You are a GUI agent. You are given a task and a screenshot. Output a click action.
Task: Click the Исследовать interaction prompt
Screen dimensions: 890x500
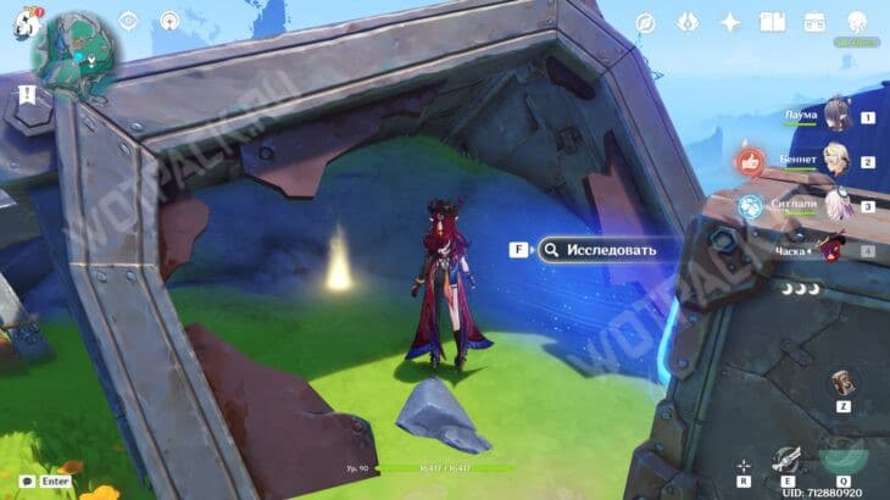(x=596, y=250)
